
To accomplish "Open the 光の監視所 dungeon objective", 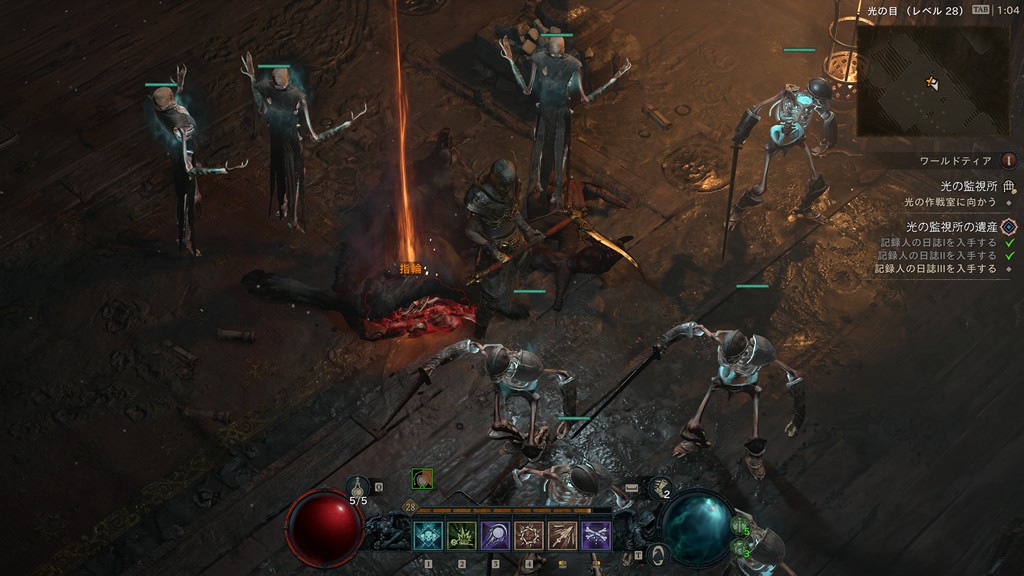I will point(969,186).
